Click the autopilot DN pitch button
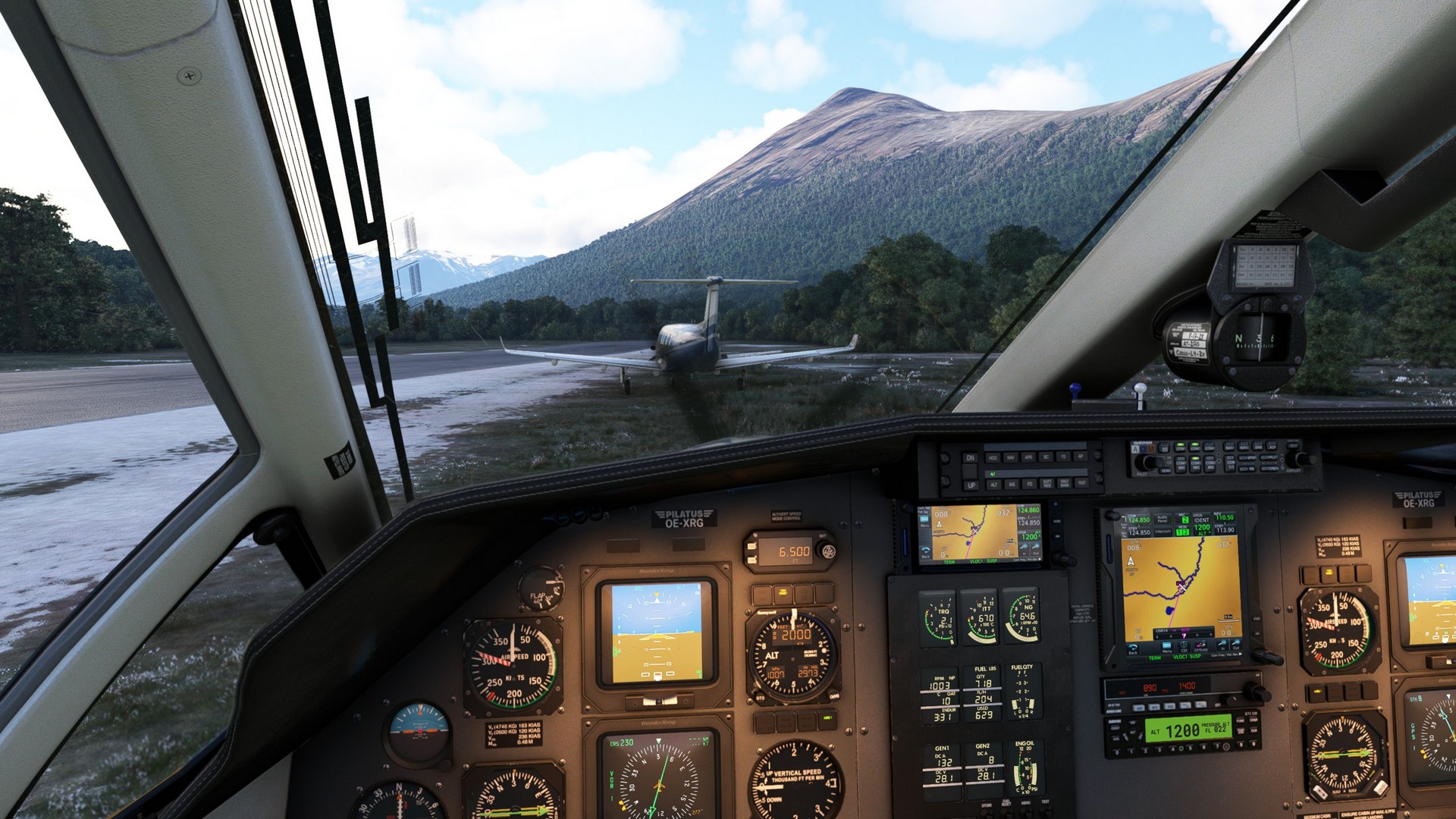1456x819 pixels. point(971,457)
